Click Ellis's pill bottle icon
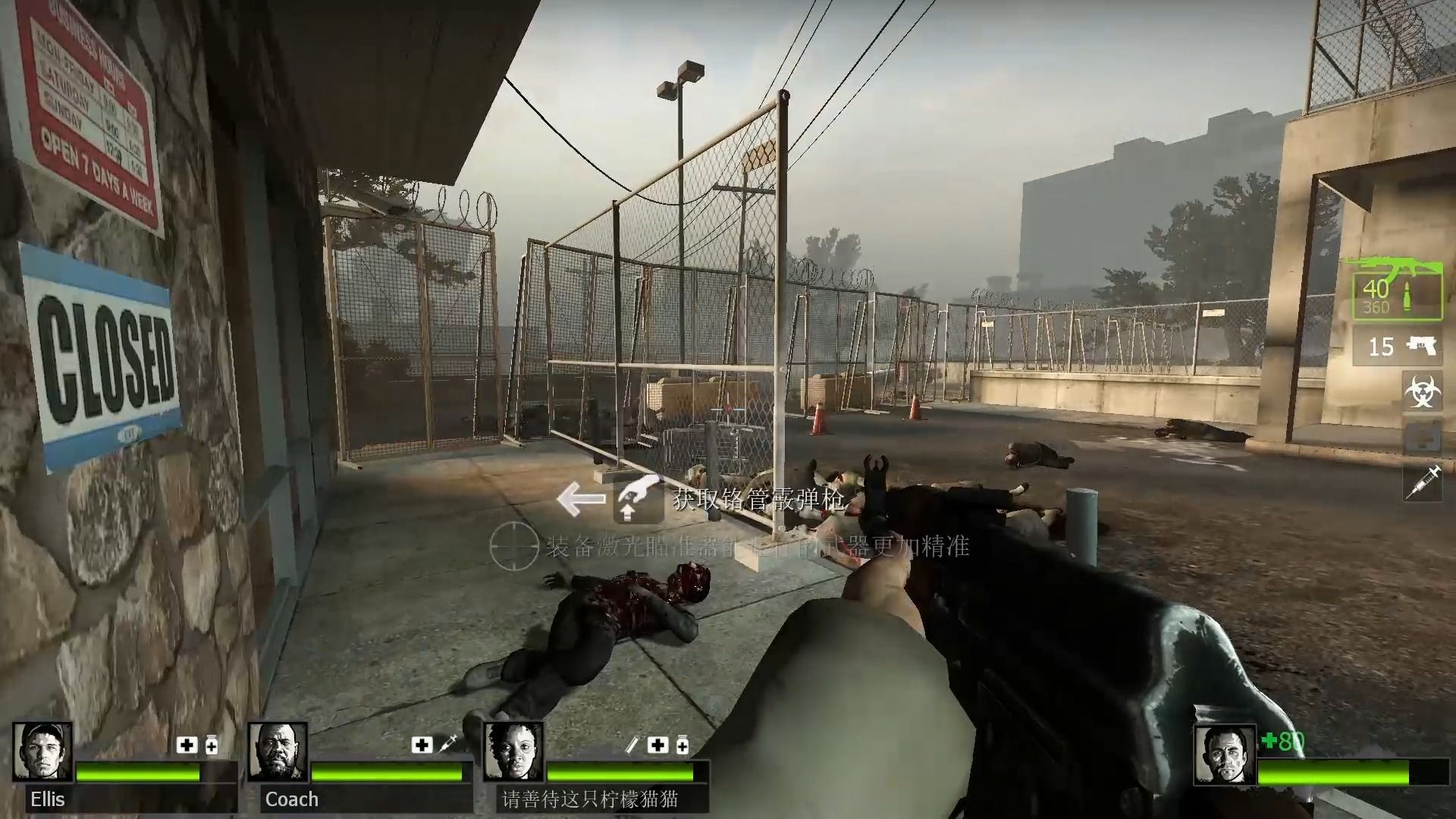This screenshot has width=1456, height=819. pos(212,745)
